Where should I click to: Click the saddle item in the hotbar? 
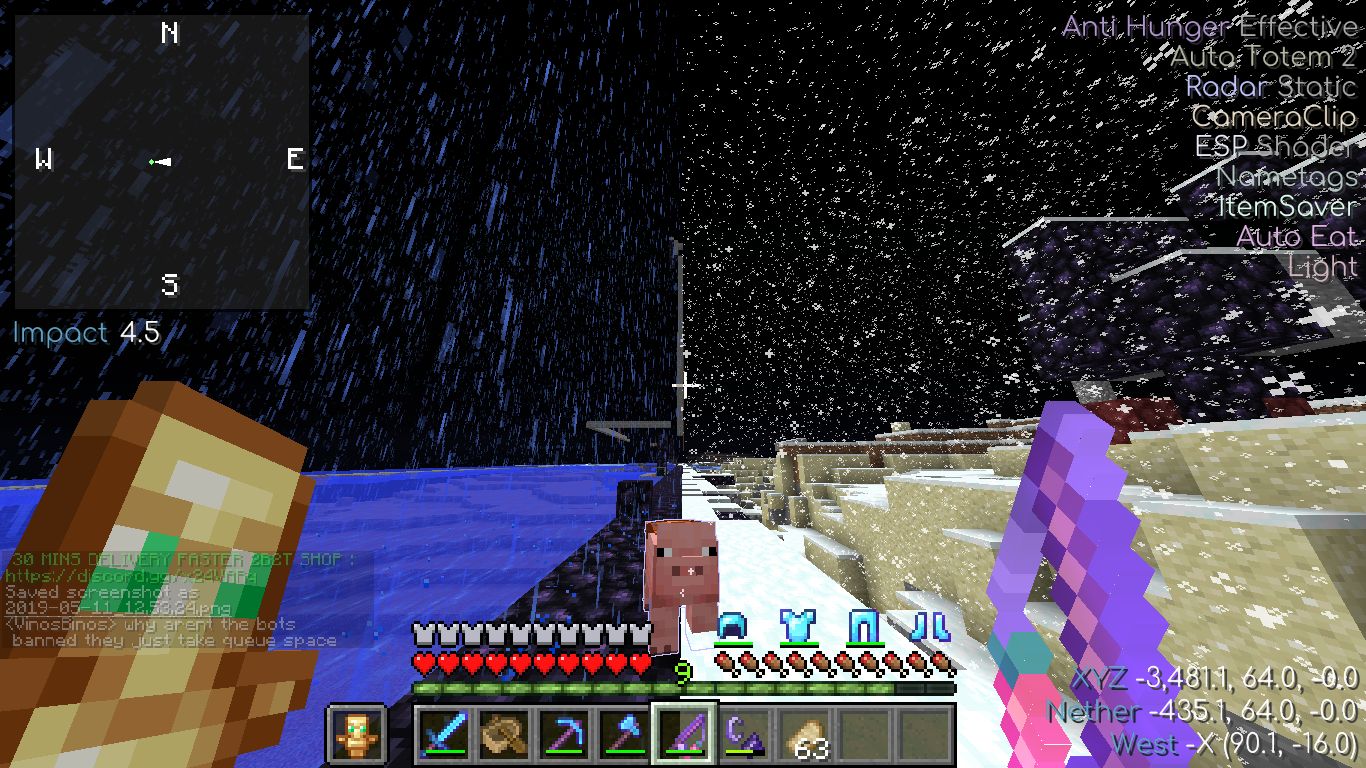[x=505, y=735]
